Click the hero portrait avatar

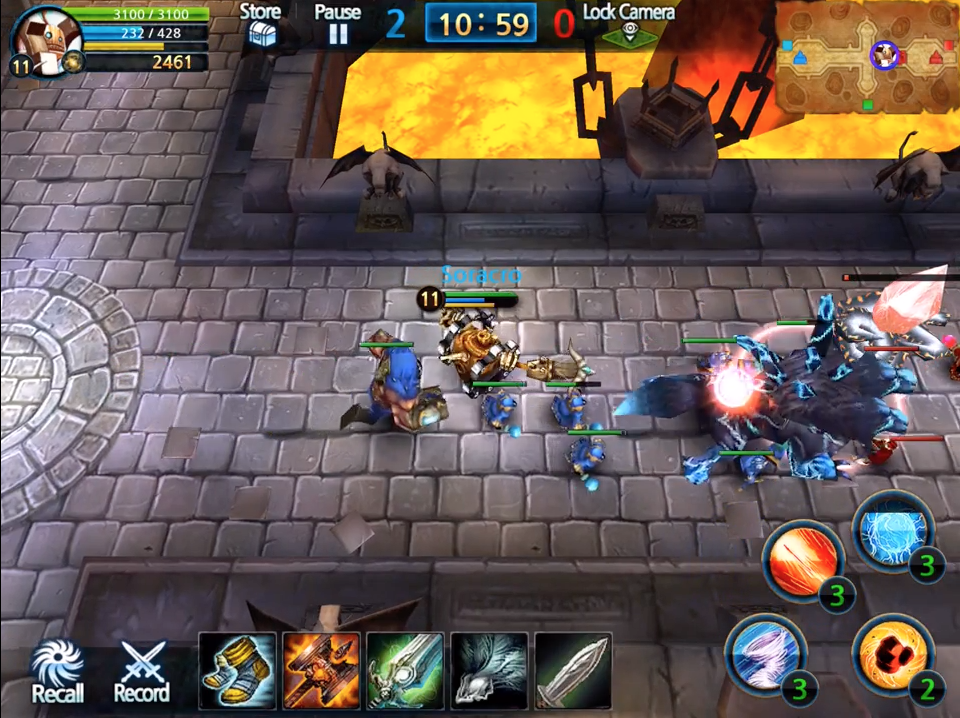42,38
